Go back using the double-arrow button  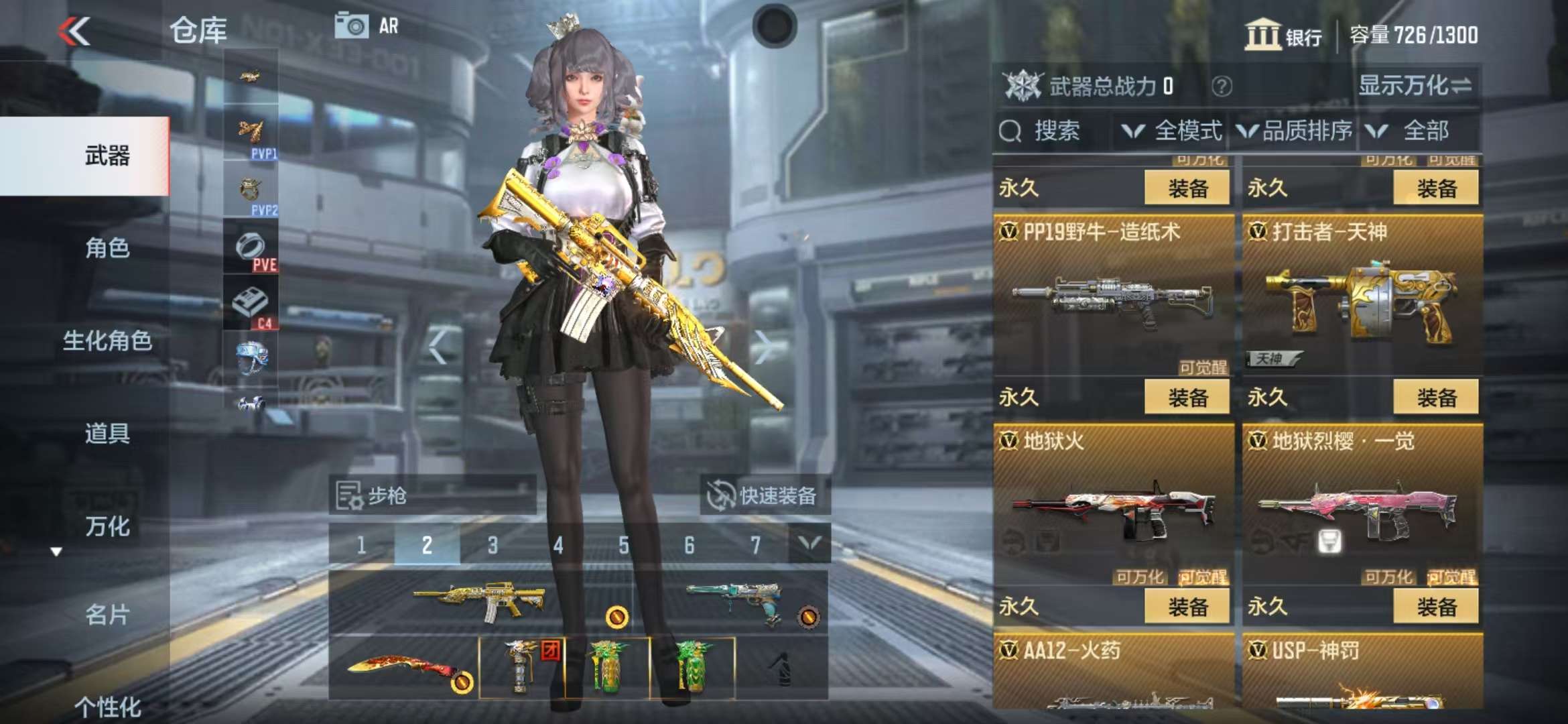click(x=74, y=31)
